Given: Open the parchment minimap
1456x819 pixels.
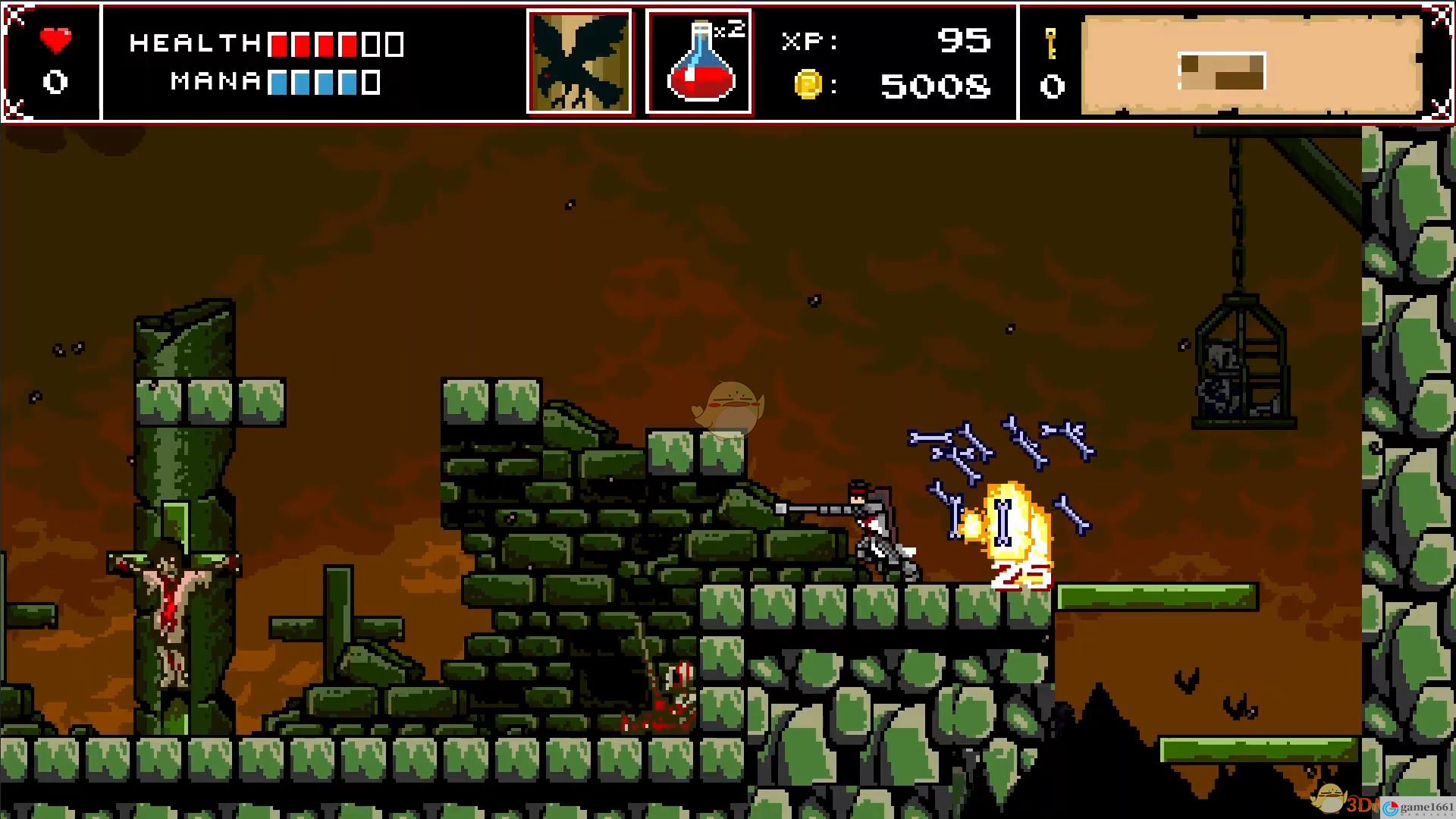Looking at the screenshot, I should (1251, 66).
